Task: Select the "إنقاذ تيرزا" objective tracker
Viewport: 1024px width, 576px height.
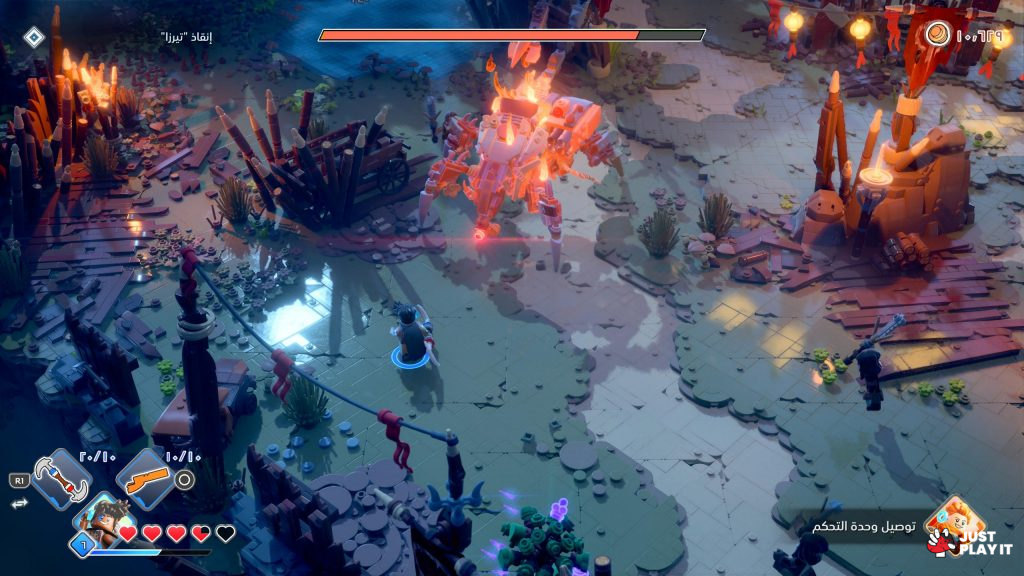Action: pyautogui.click(x=186, y=37)
